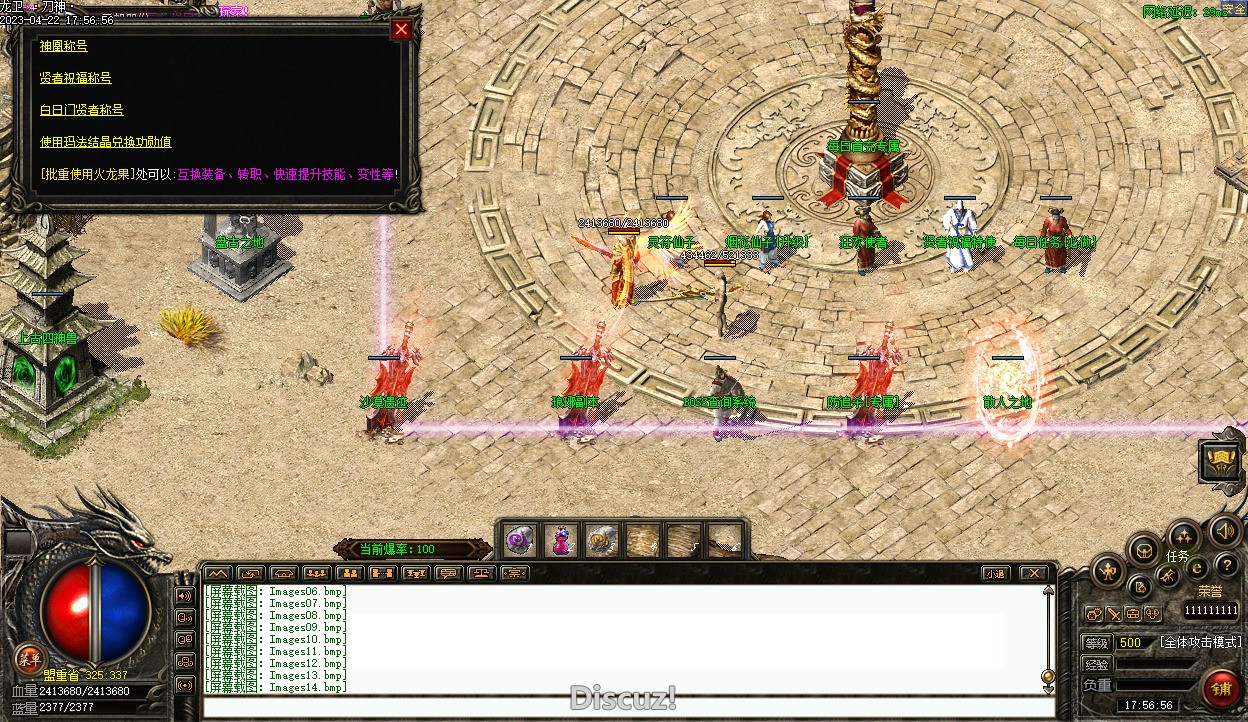Click the chat text input field

[x=620, y=707]
